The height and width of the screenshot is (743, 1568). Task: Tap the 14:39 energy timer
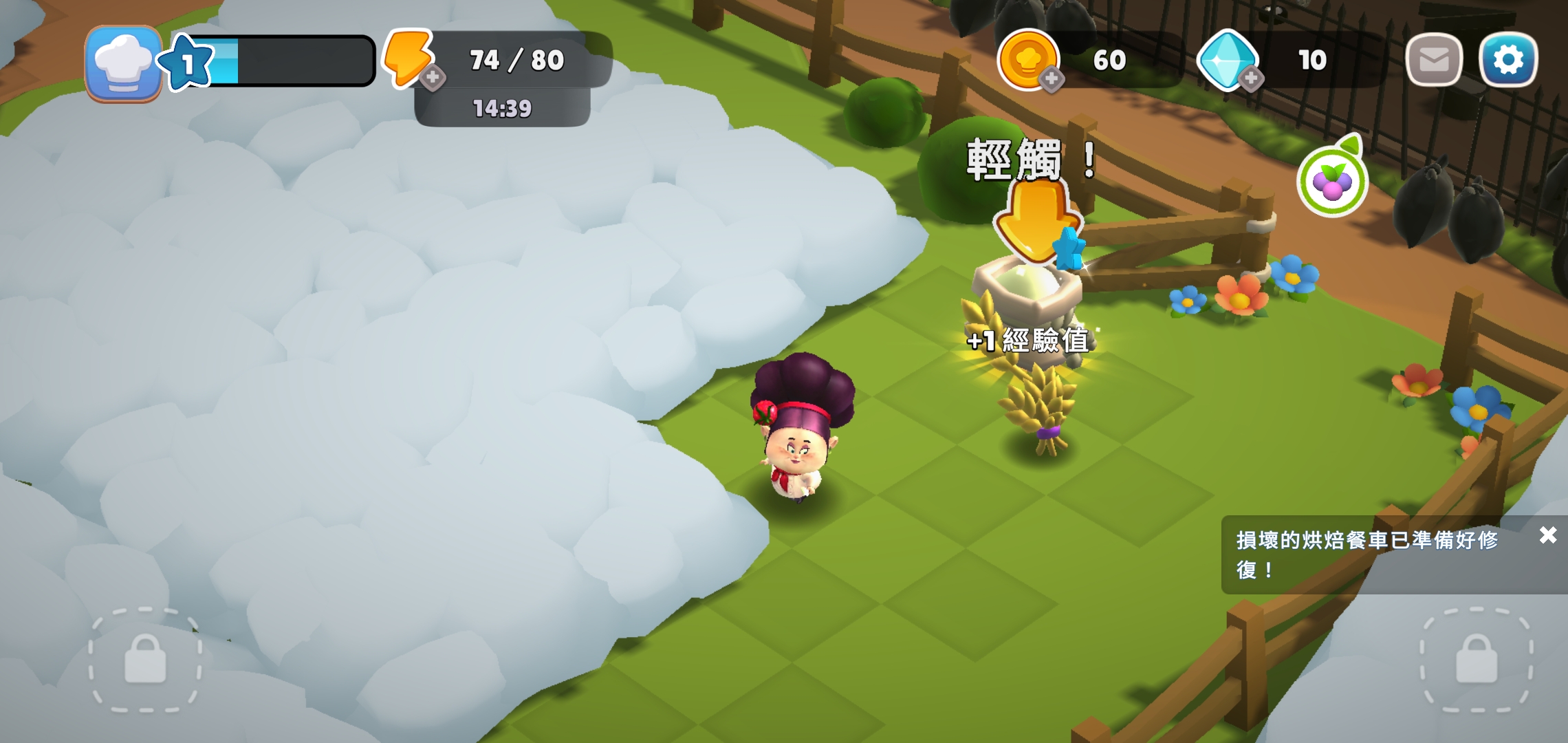(502, 108)
